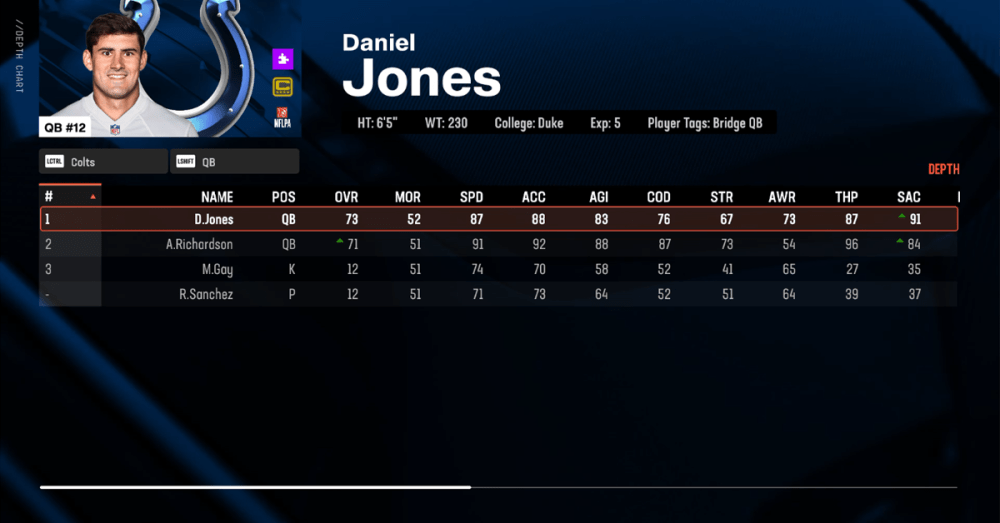Sort by the AWR column header

click(783, 197)
